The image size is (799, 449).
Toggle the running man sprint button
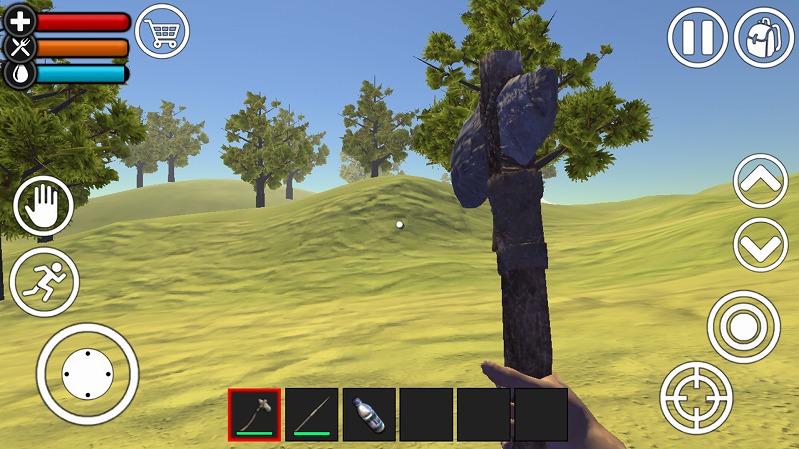[x=44, y=282]
